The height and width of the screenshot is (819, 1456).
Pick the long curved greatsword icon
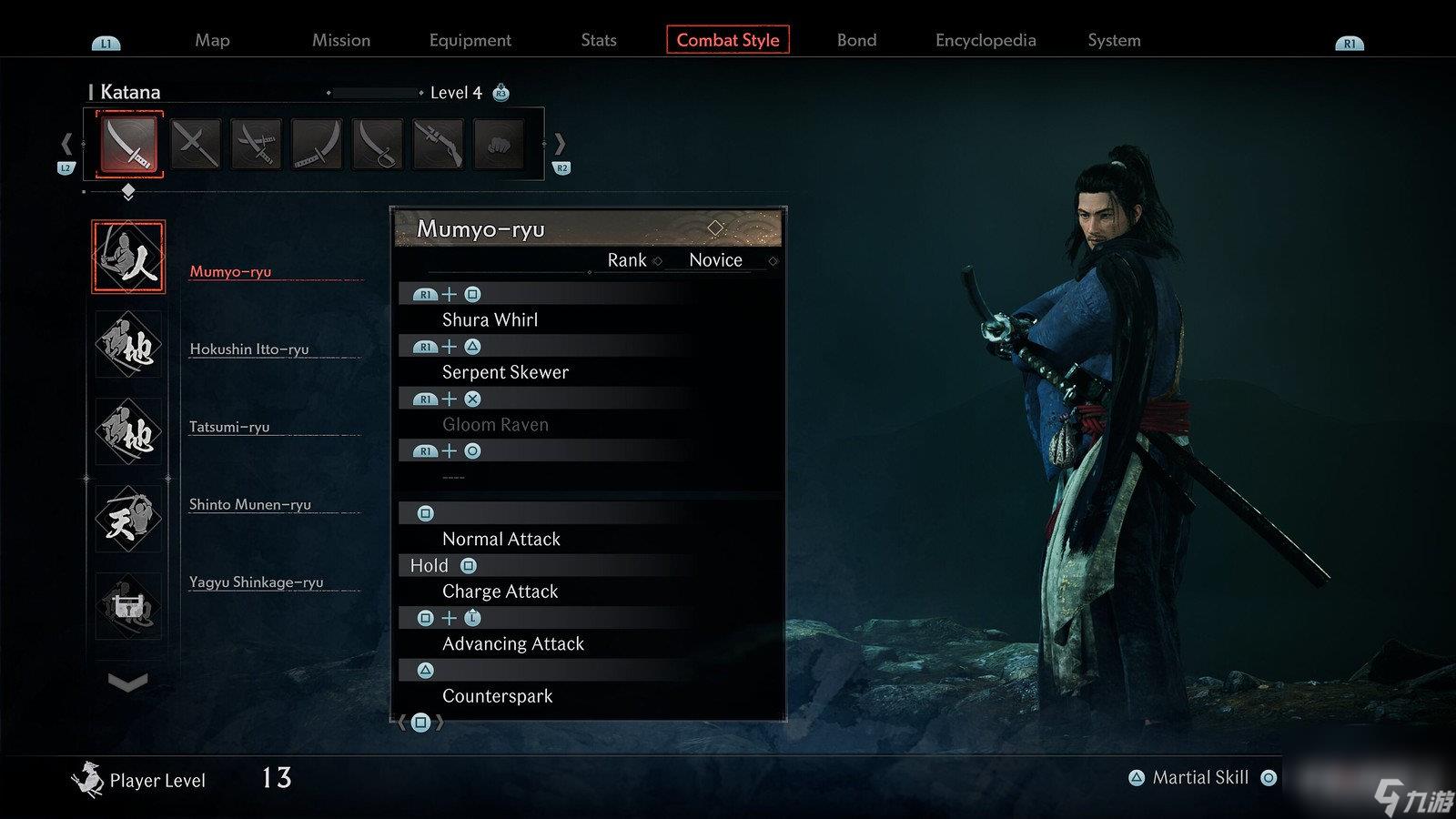[x=317, y=144]
